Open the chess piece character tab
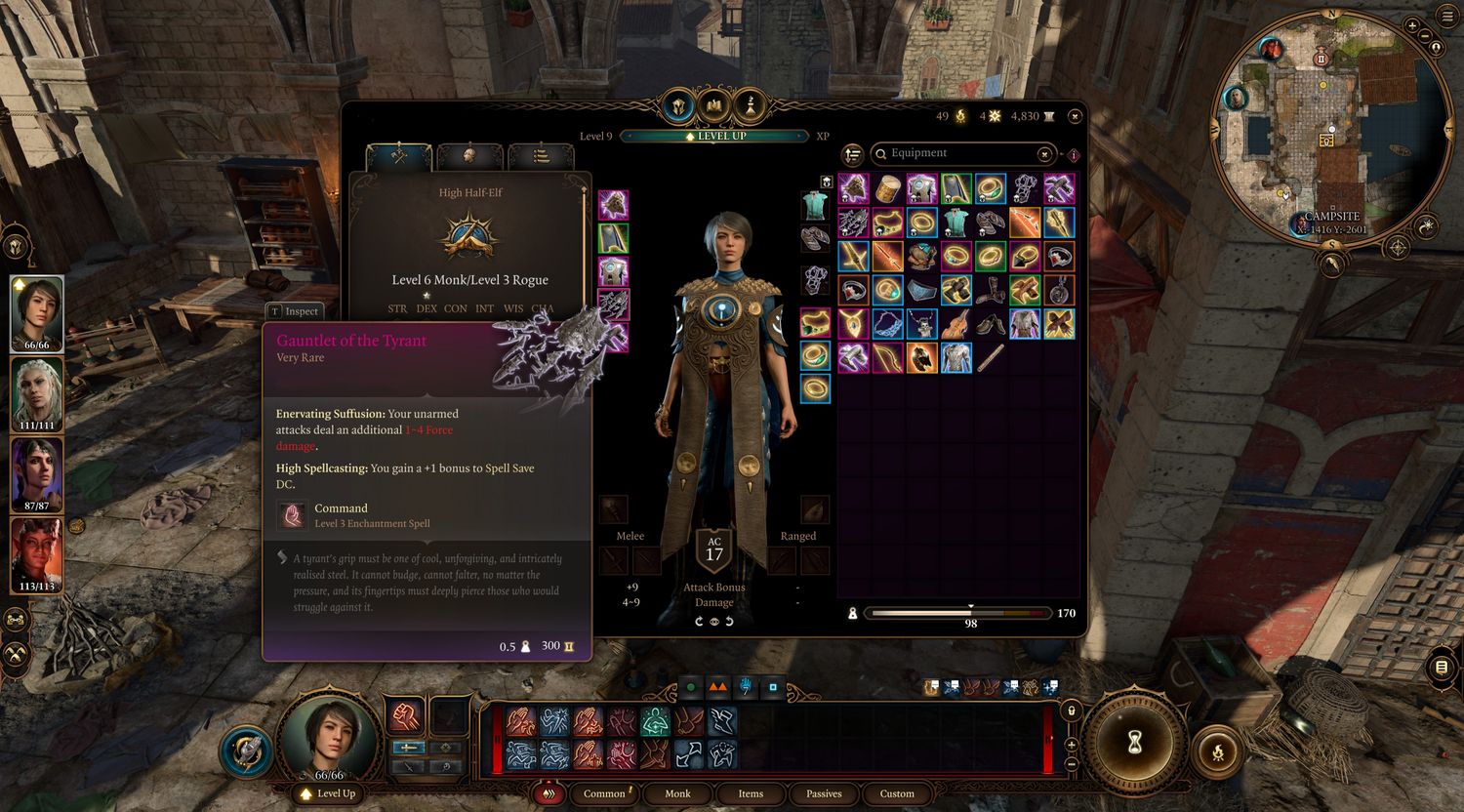The width and height of the screenshot is (1464, 812). 751,104
